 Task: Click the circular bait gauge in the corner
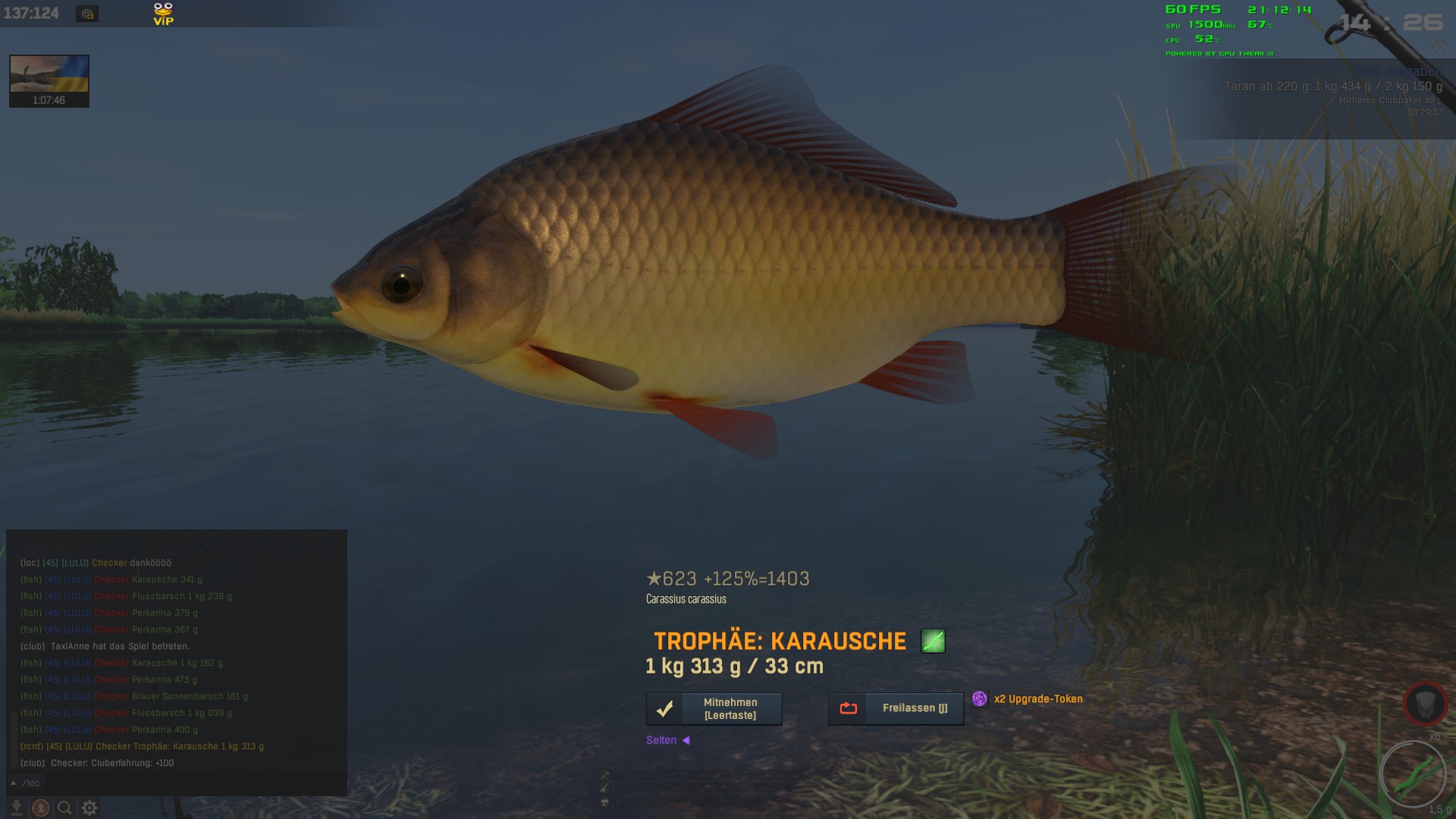coord(1414,773)
